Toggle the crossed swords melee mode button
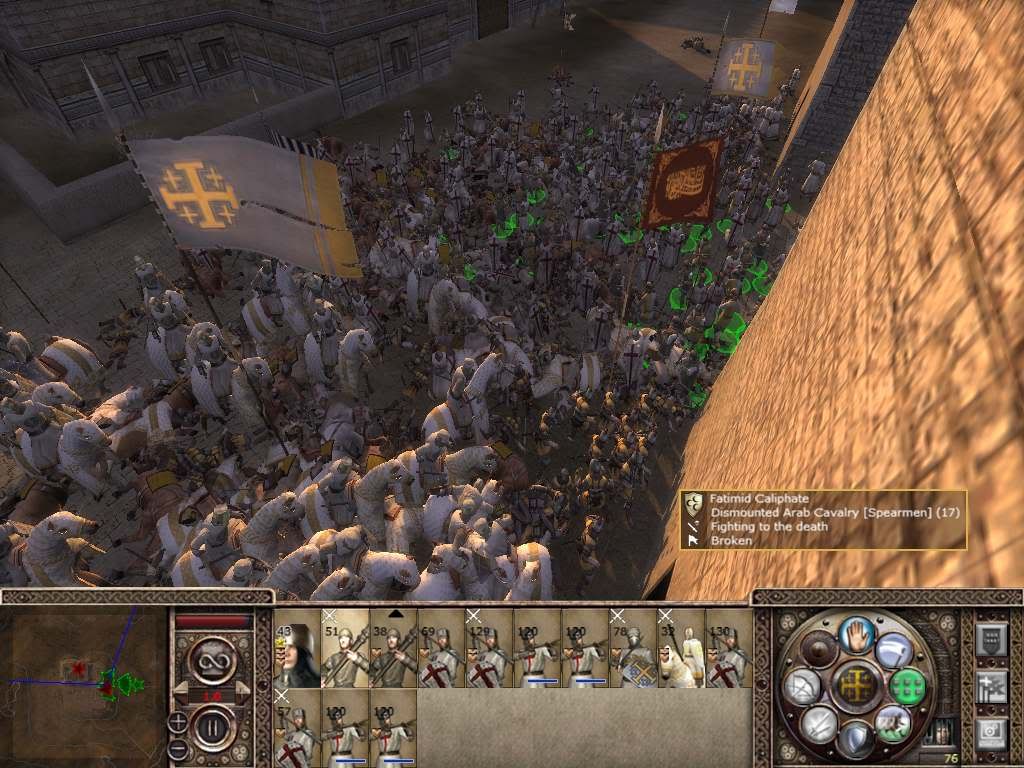The image size is (1024, 768). (817, 722)
